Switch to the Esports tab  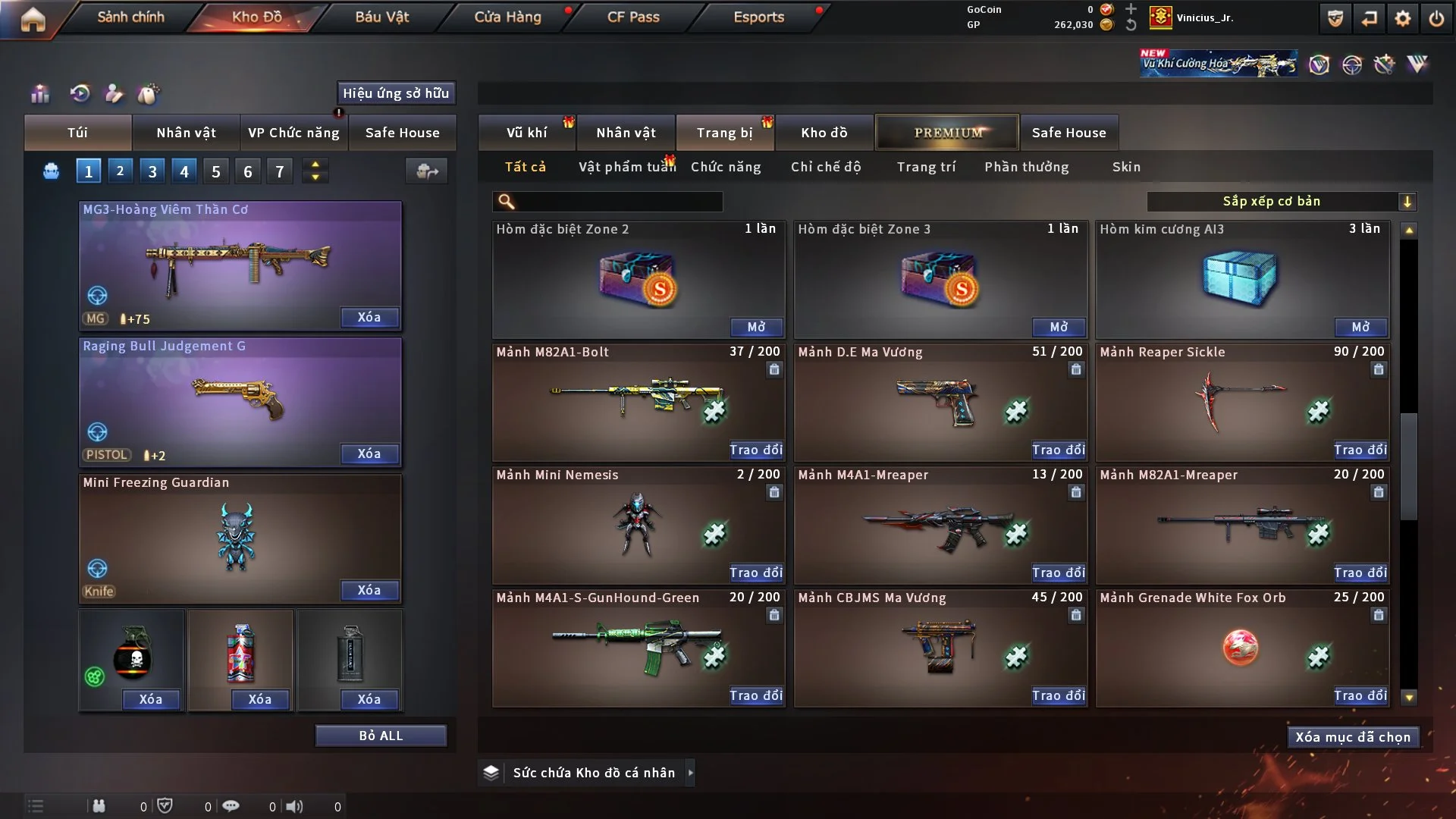pos(758,17)
